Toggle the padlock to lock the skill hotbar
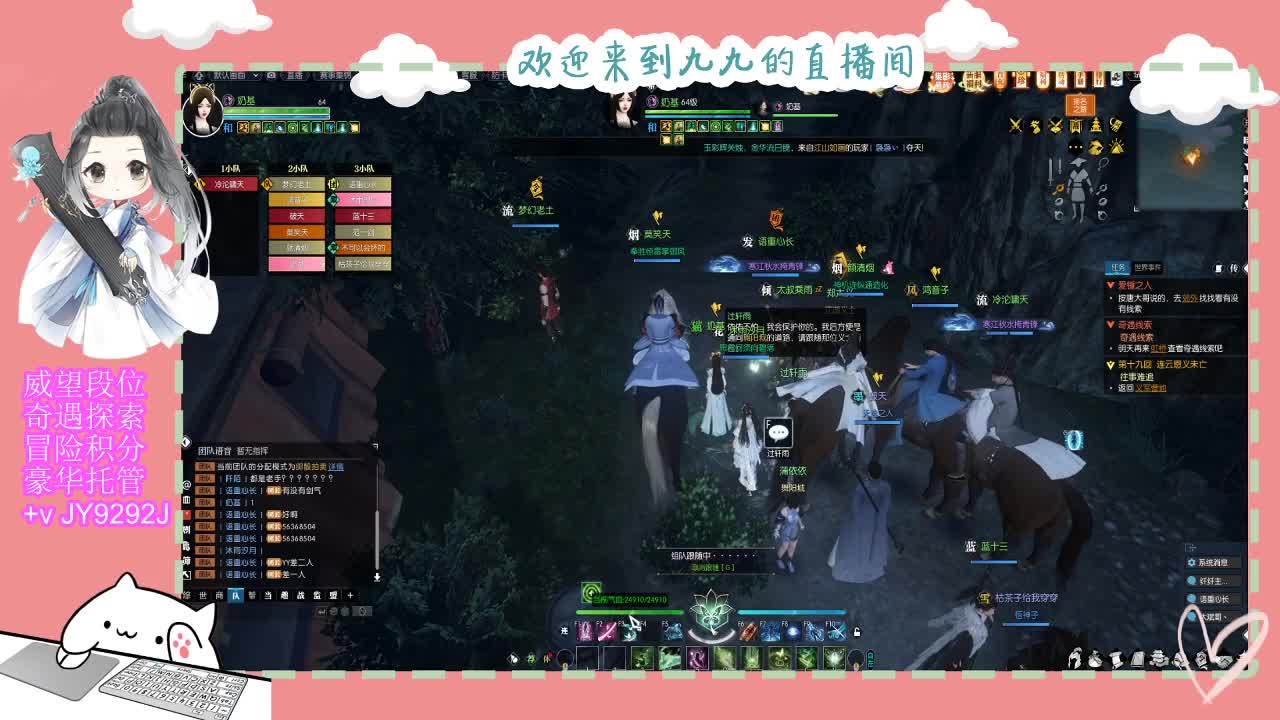This screenshot has width=1280, height=720. click(855, 631)
